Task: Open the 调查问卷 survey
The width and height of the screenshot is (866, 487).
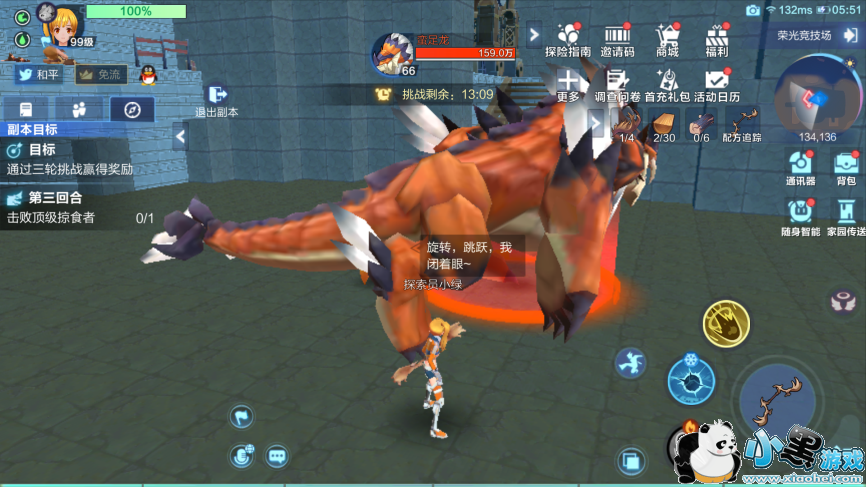Action: click(617, 85)
